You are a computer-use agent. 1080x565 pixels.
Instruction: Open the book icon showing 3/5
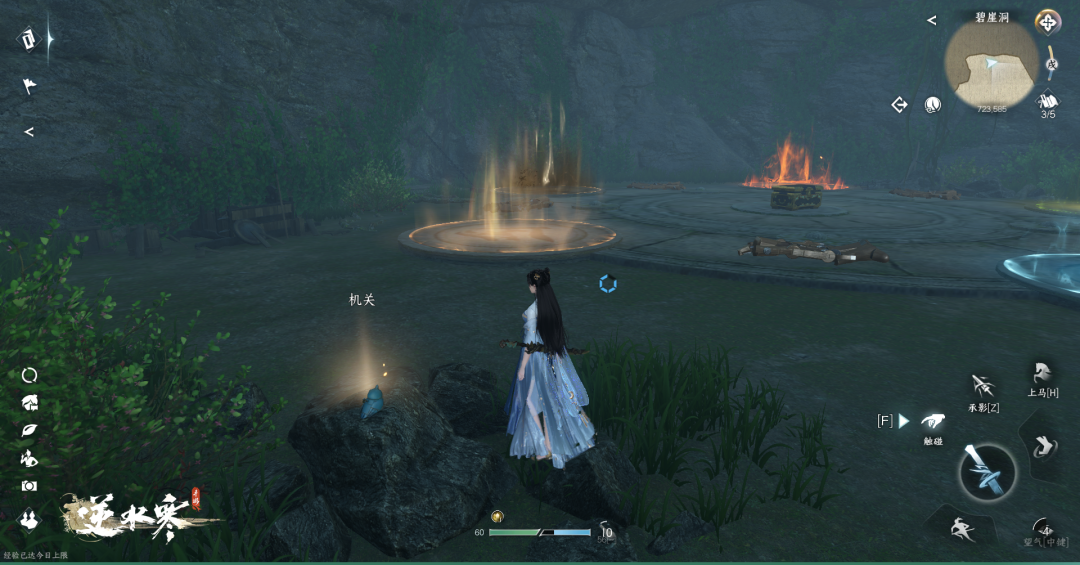click(1048, 101)
